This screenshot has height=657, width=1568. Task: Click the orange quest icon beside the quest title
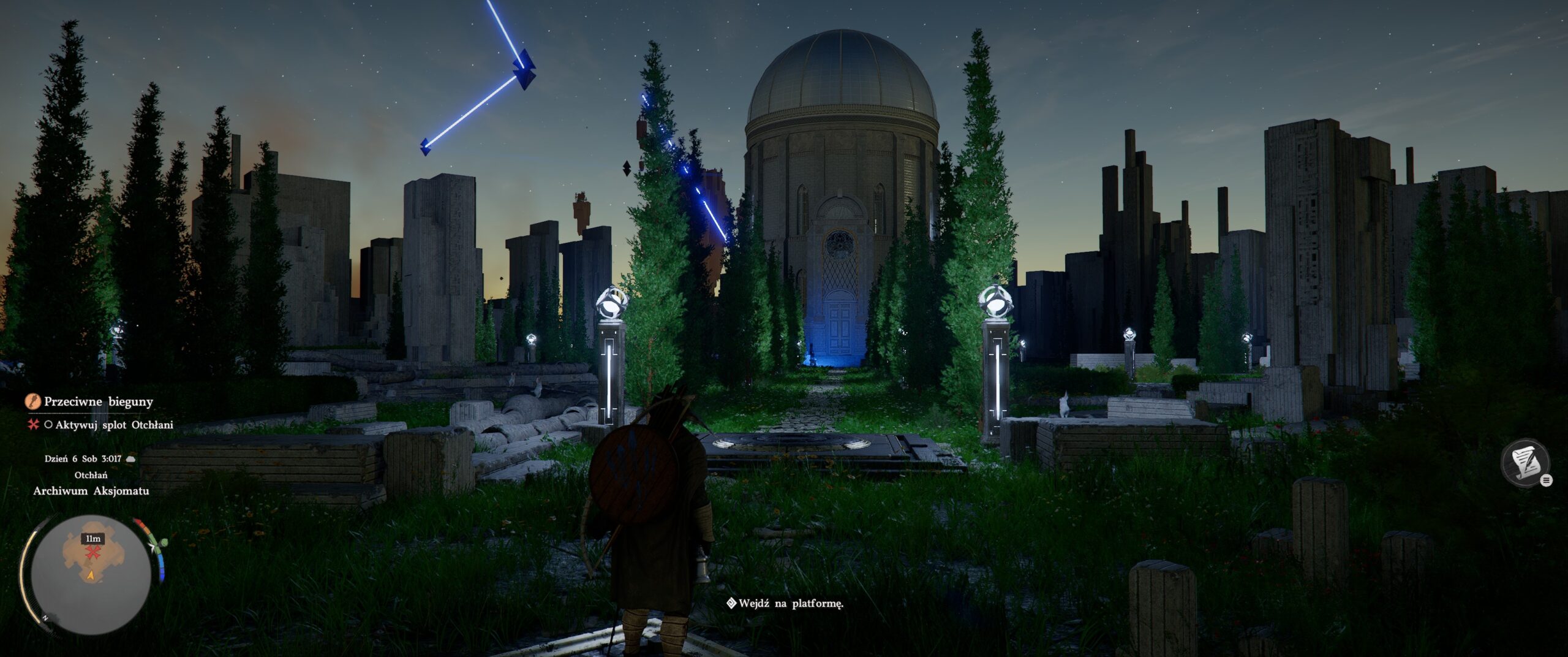point(32,402)
